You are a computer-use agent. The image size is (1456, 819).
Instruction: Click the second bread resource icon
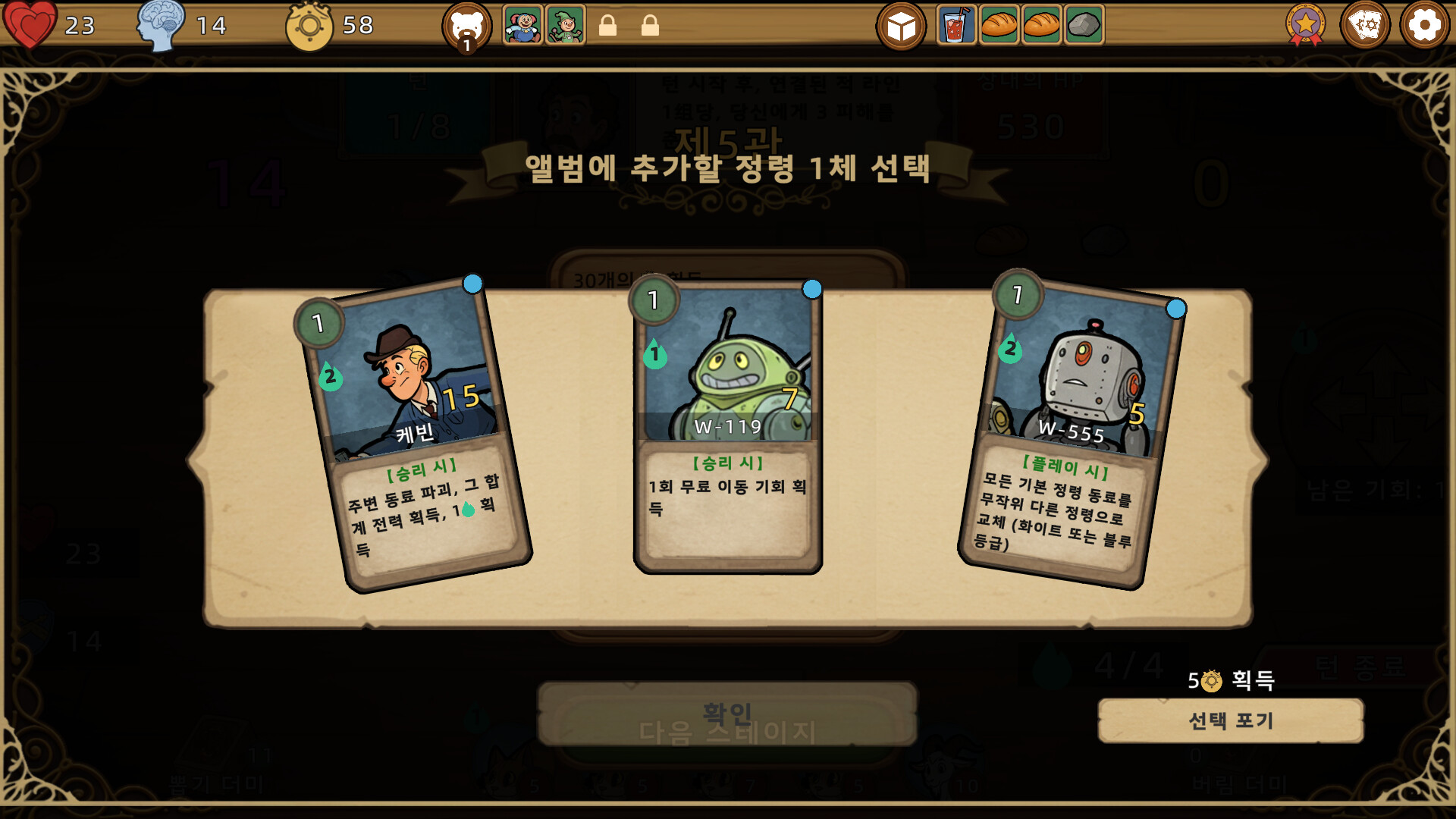[1042, 25]
